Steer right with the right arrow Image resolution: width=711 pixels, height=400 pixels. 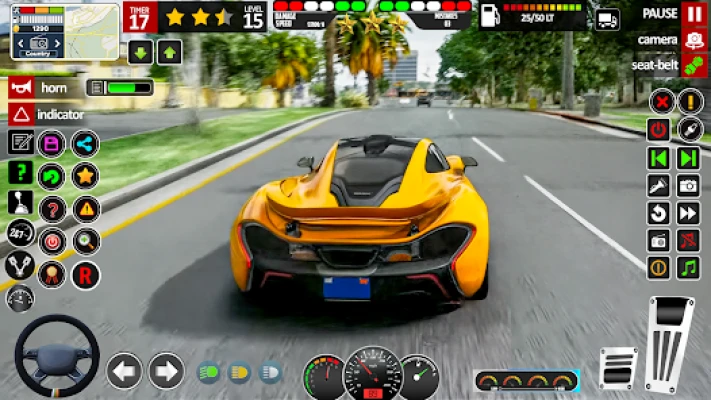[166, 371]
